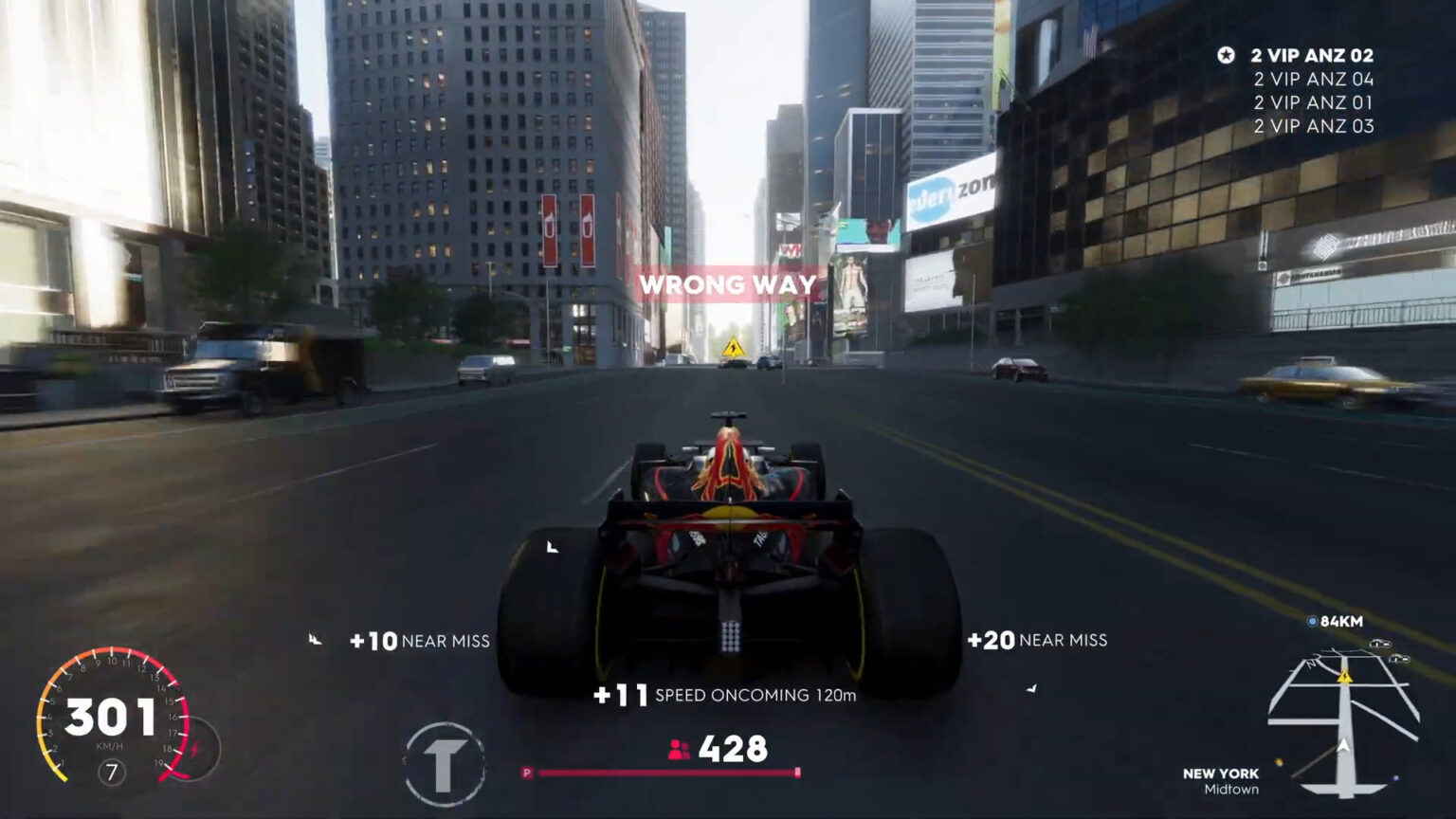Viewport: 1456px width, 819px height.
Task: Click the hazard warning triangle on the minimap
Action: point(1344,677)
